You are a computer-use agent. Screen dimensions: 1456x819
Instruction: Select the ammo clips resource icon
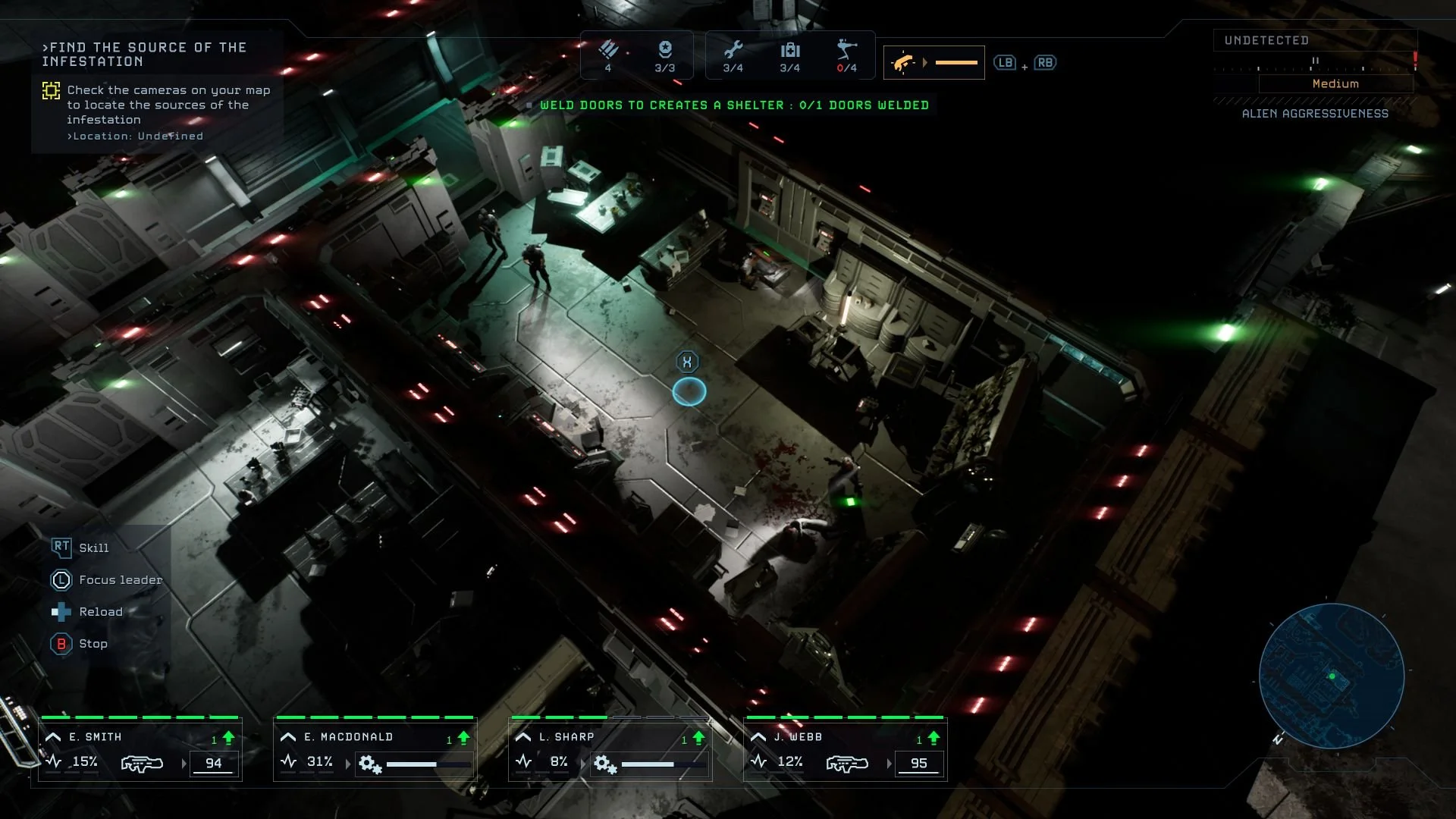pos(608,50)
